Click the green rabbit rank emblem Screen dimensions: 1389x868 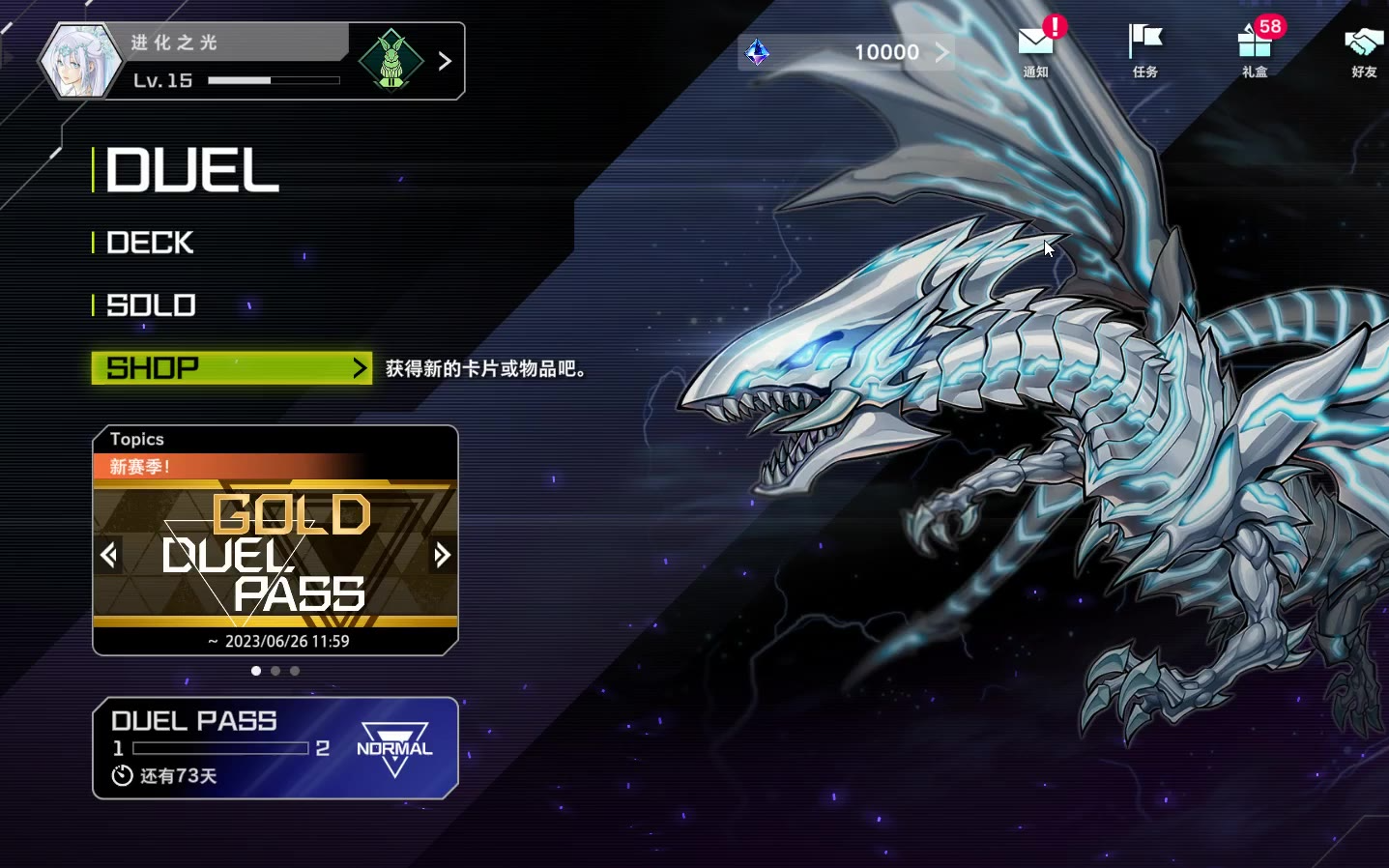coord(391,61)
